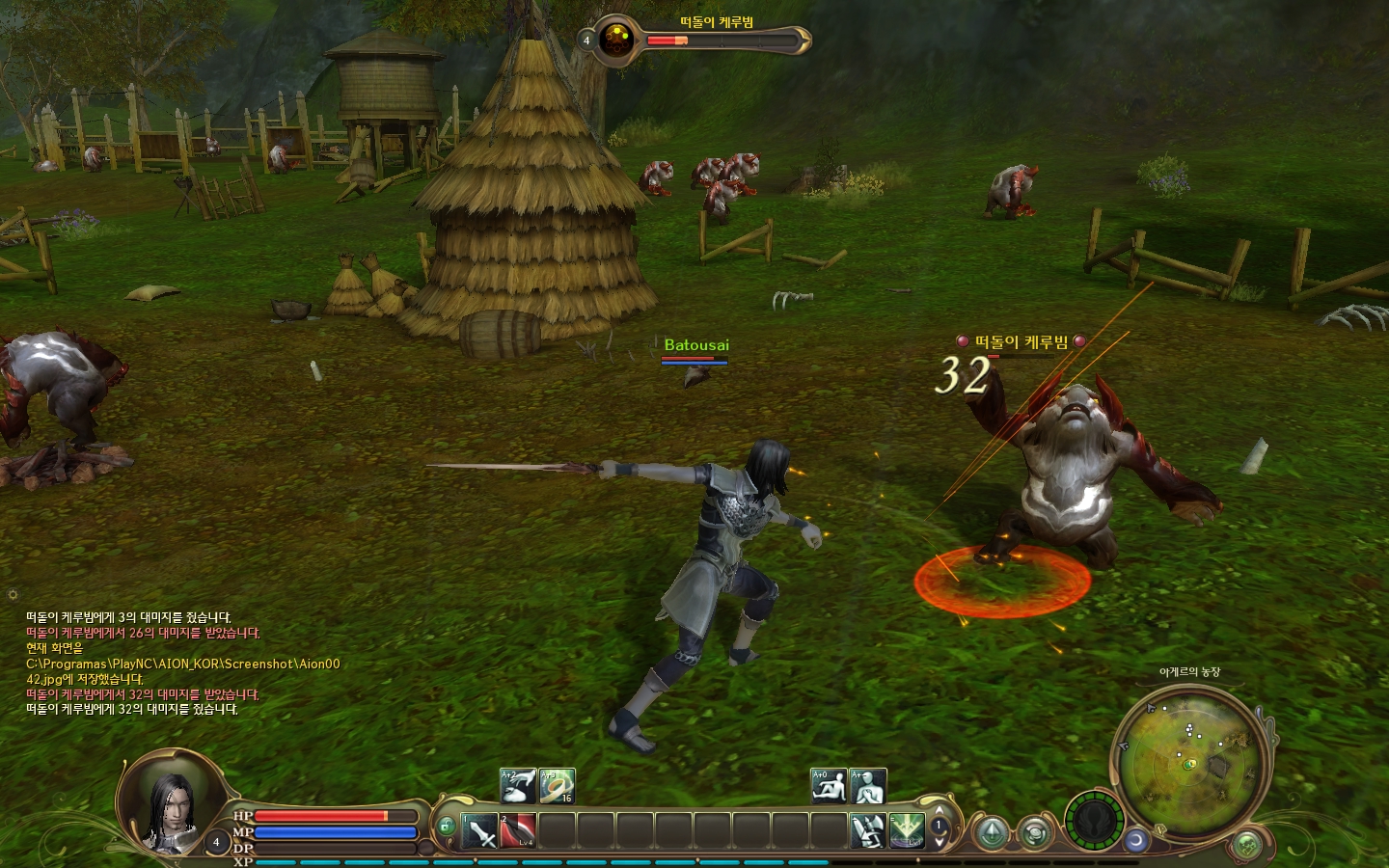
Task: Open the chat settings gear icon
Action: pos(13,594)
